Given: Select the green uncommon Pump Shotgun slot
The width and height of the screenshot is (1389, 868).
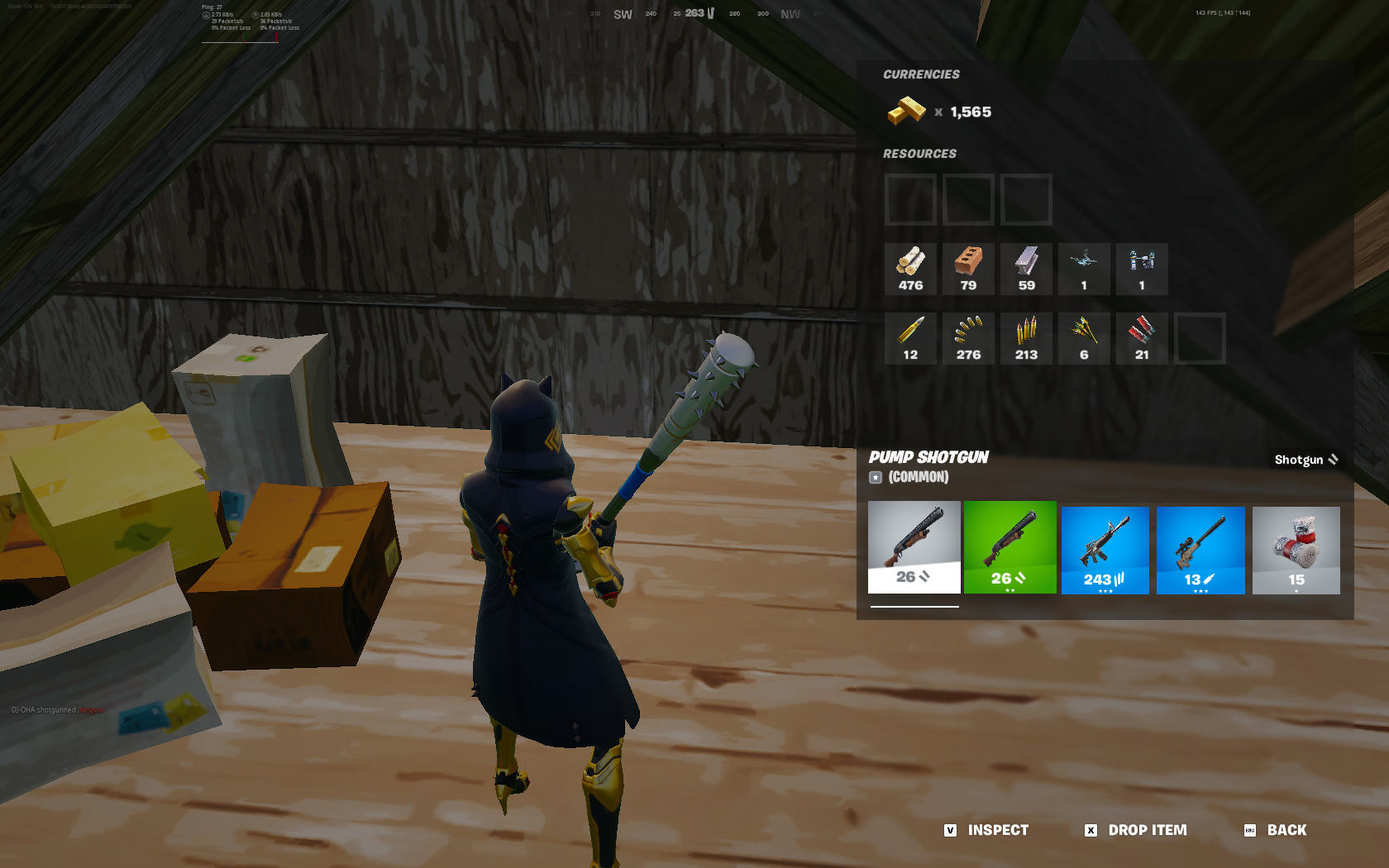Looking at the screenshot, I should click(1010, 546).
